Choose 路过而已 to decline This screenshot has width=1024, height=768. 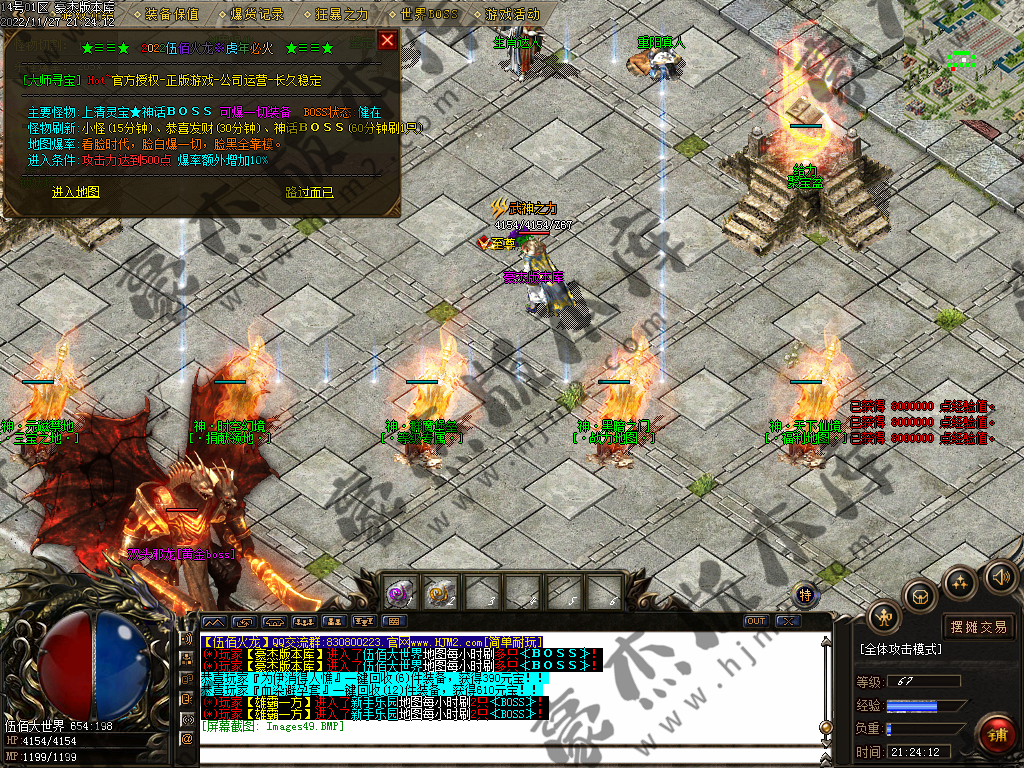click(309, 192)
